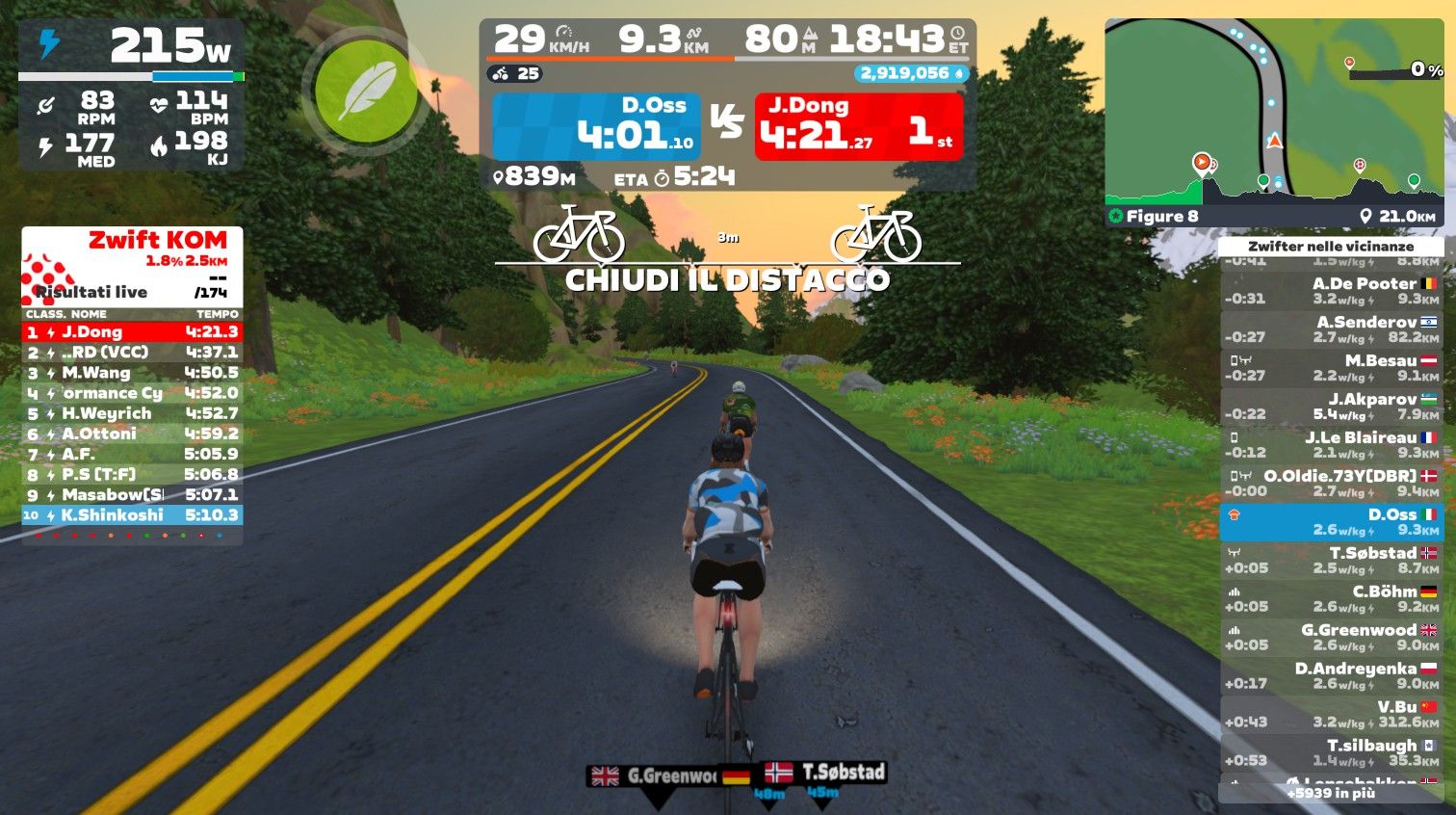The image size is (1456, 815).
Task: Select G.Greenwood in the nearby list
Action: point(1332,638)
